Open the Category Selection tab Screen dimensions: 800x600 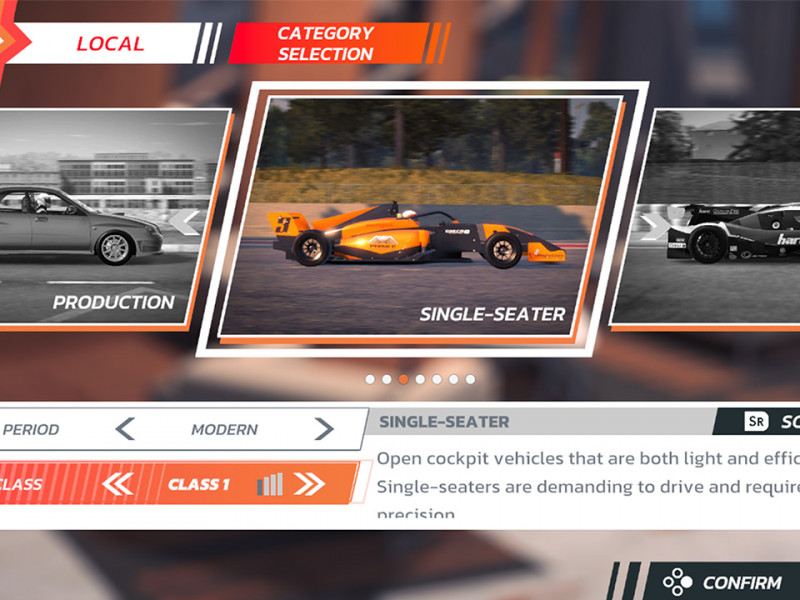point(326,44)
